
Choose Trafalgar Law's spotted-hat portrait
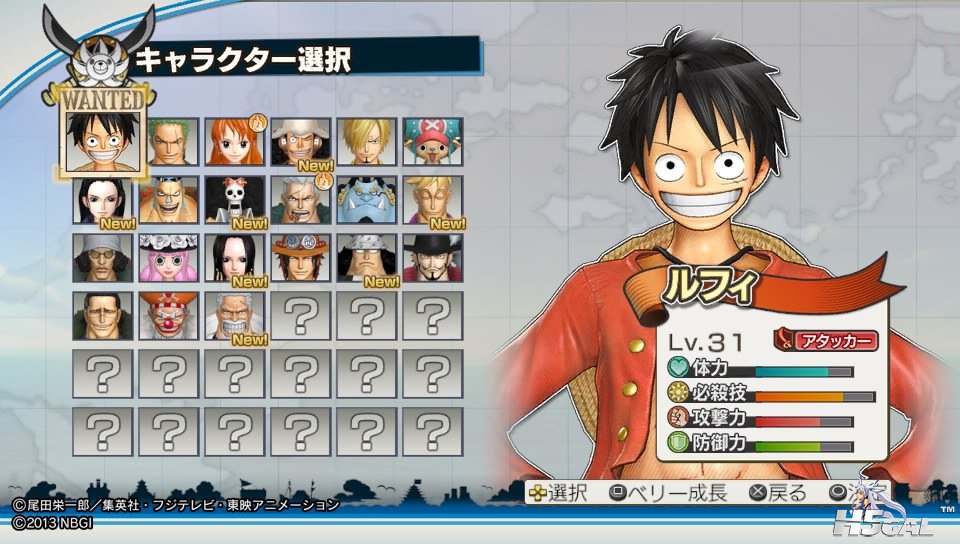tap(367, 258)
